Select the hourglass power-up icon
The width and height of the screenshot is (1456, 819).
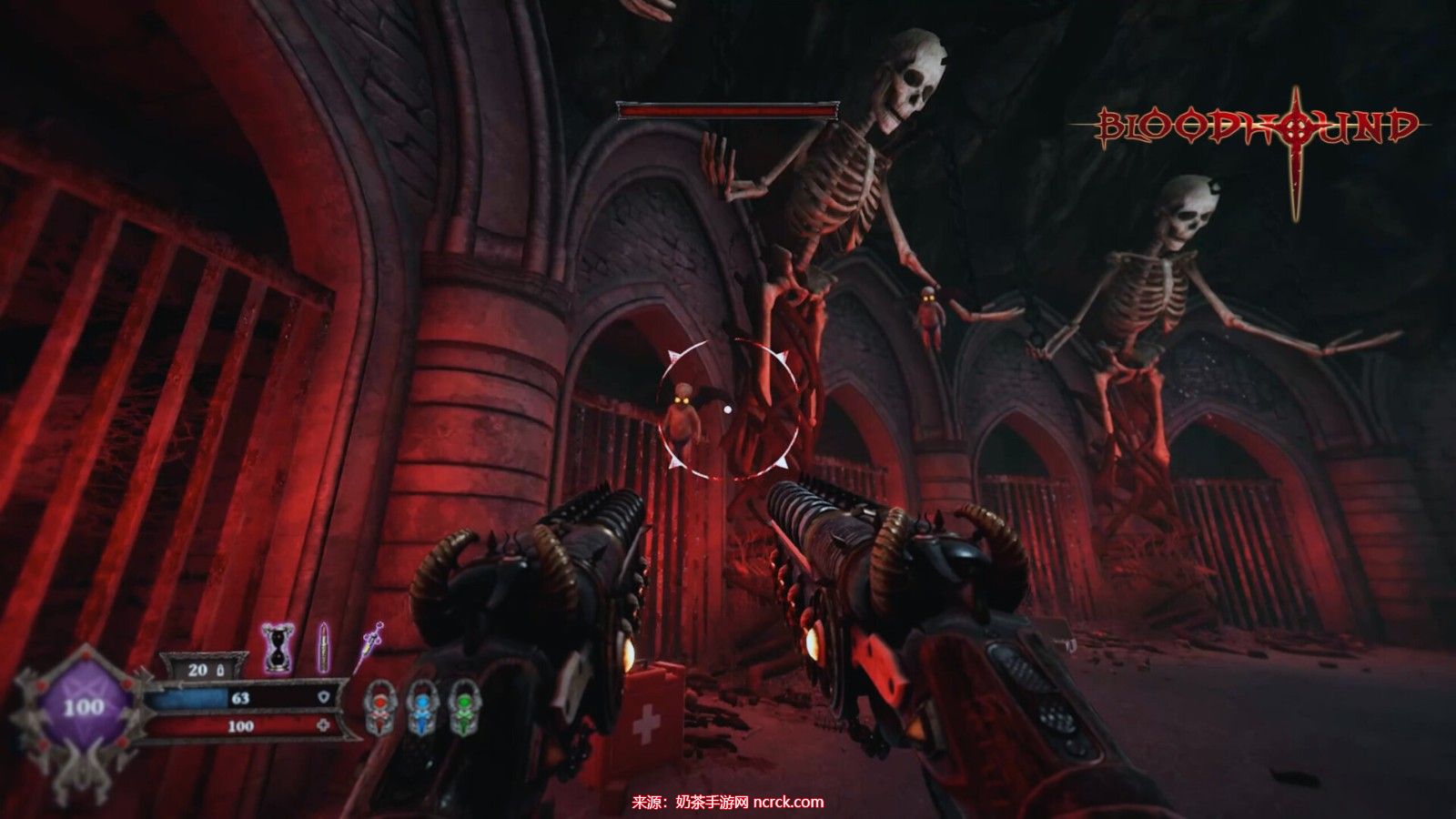pyautogui.click(x=273, y=648)
